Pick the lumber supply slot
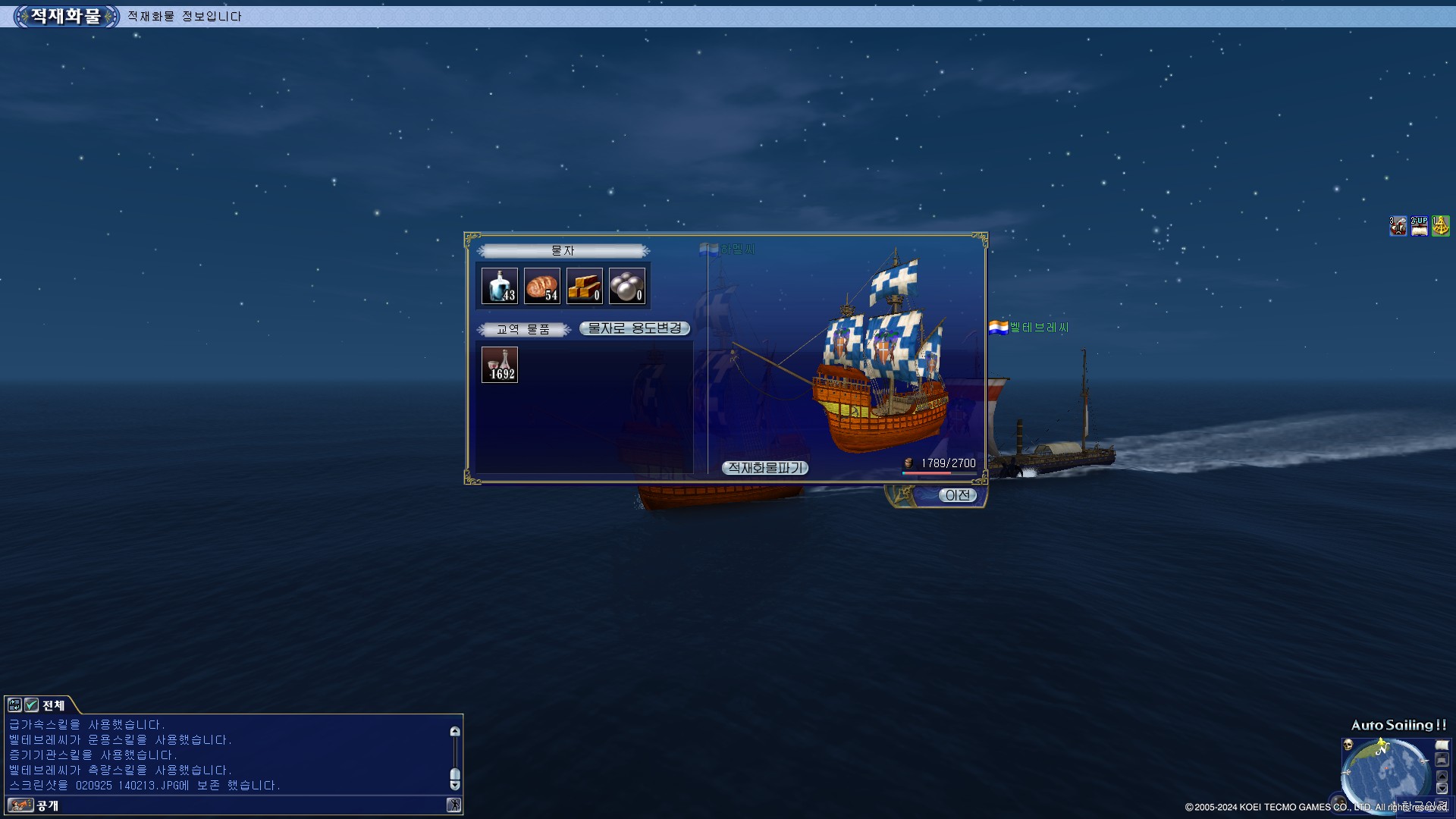1456x819 pixels. [585, 286]
